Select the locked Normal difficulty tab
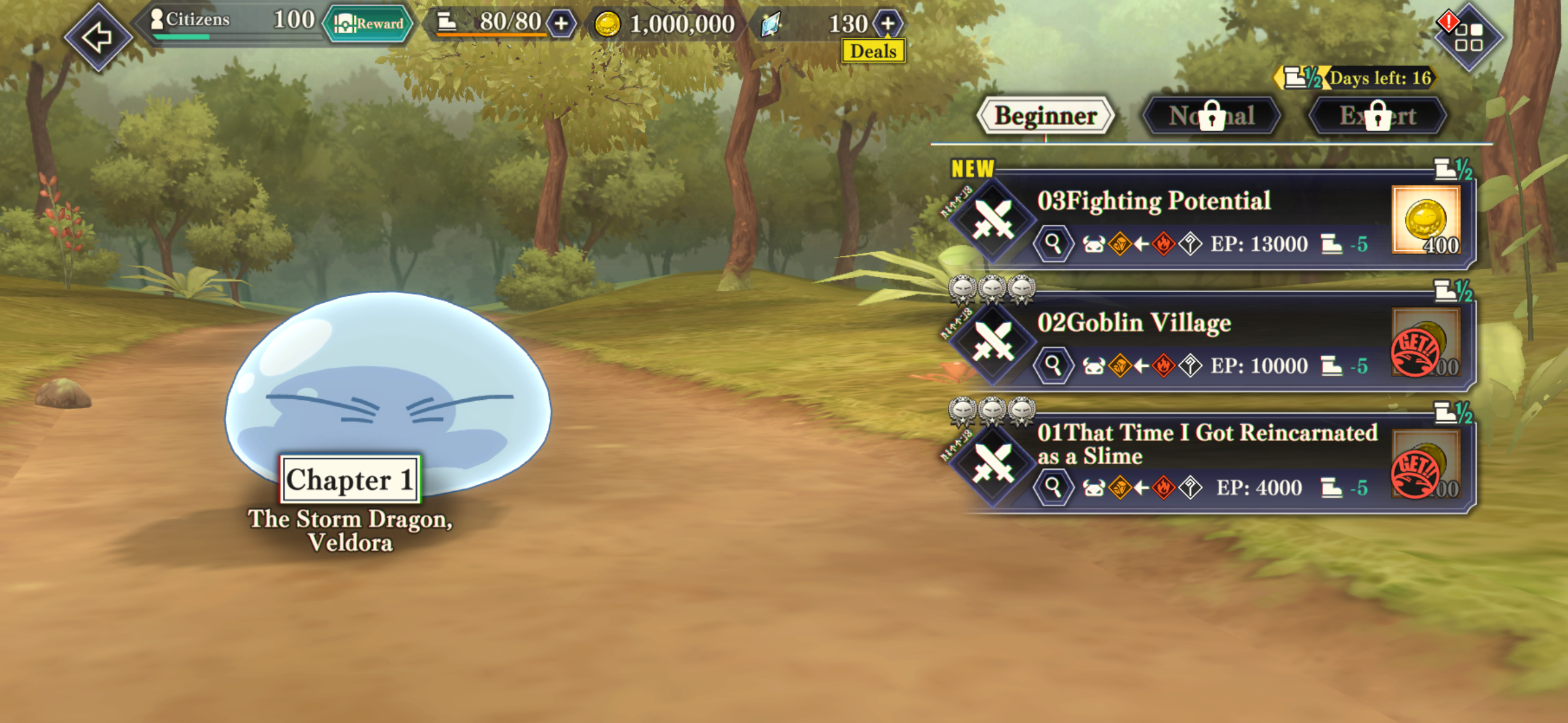This screenshot has height=723, width=1568. [1212, 116]
